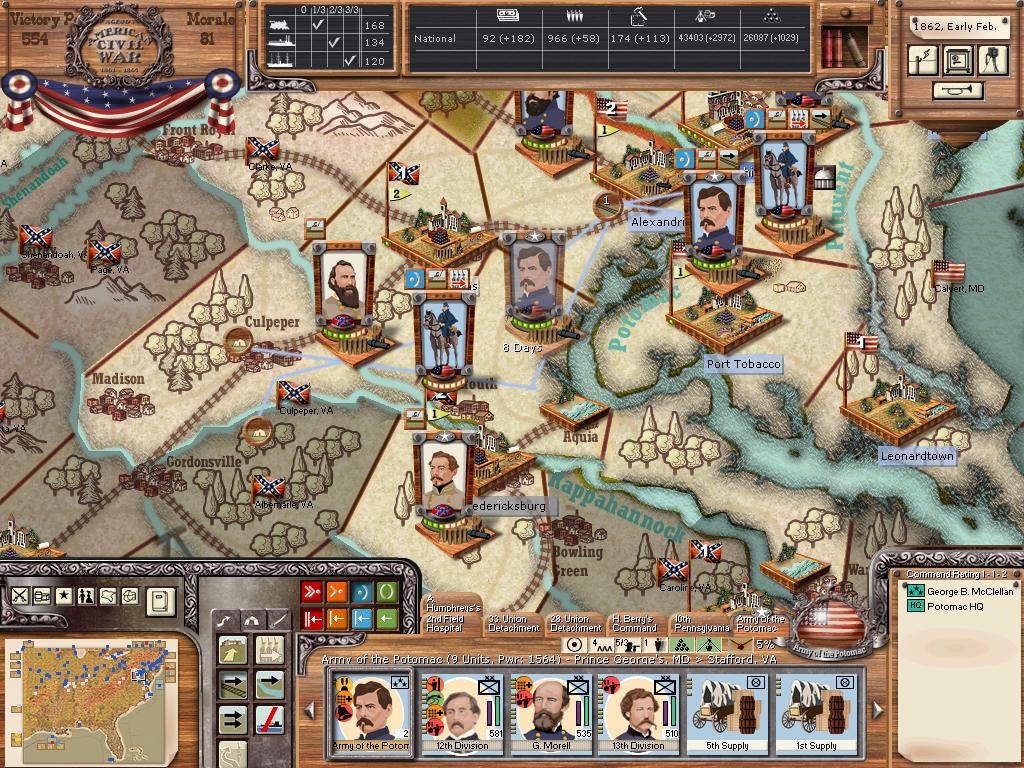Select the 13th Division unit card
The image size is (1024, 768).
[x=639, y=714]
